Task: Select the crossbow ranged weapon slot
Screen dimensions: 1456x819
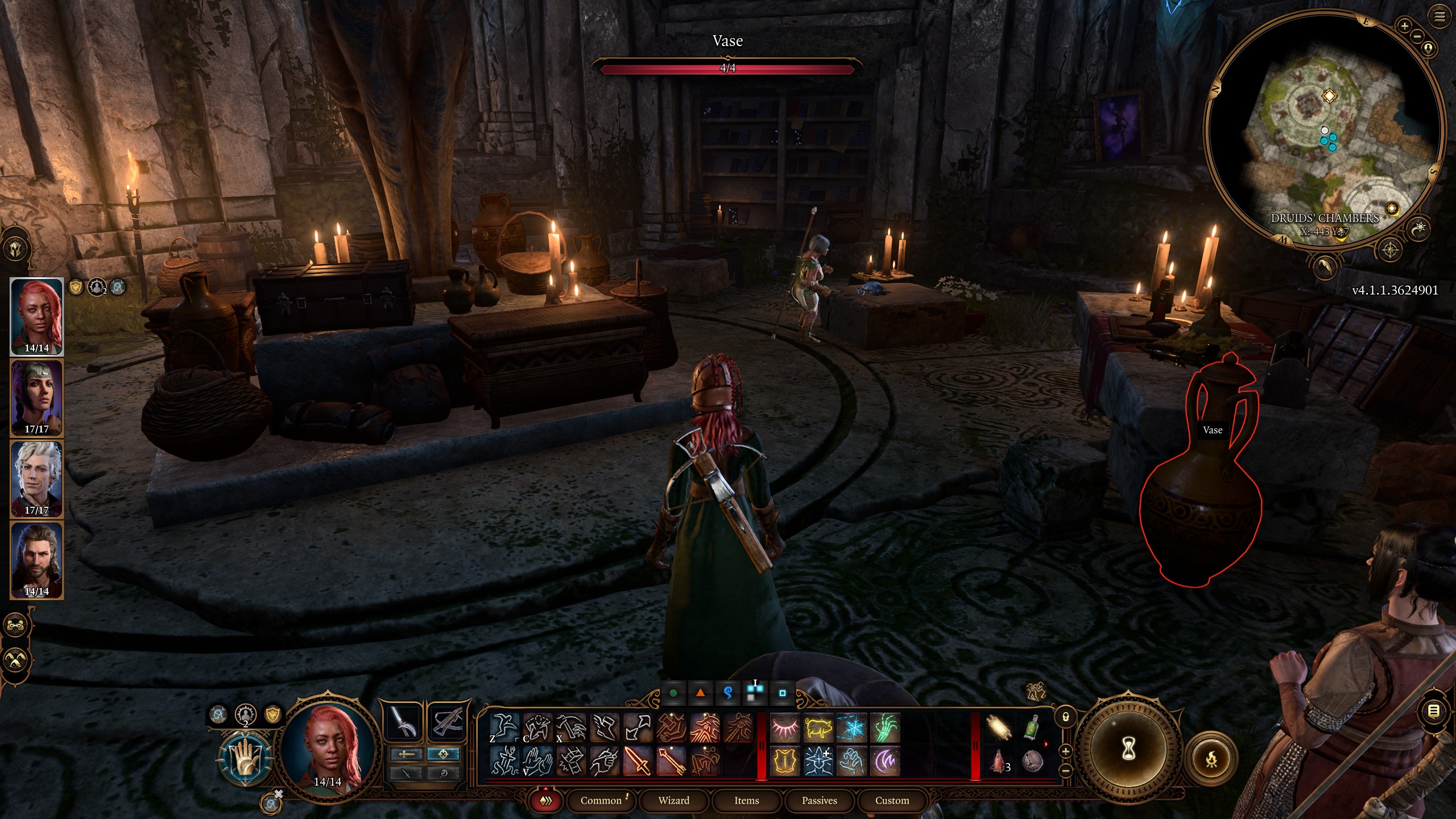Action: click(448, 723)
